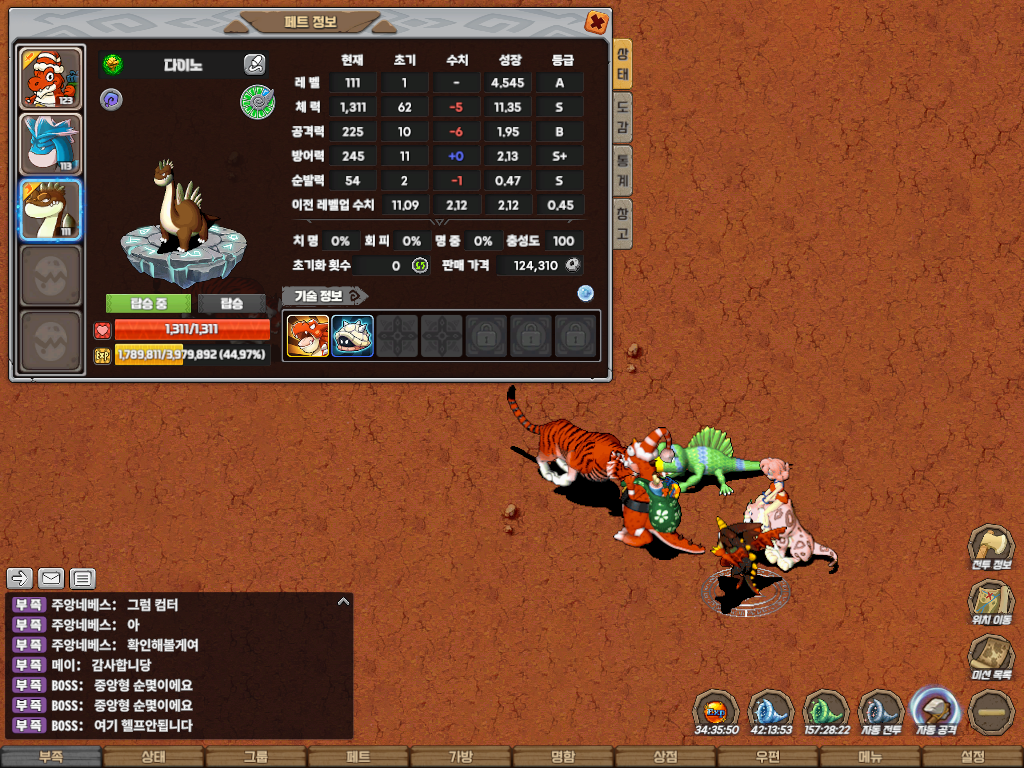Select the spiked shell skill icon
Image resolution: width=1024 pixels, height=768 pixels.
tap(353, 336)
